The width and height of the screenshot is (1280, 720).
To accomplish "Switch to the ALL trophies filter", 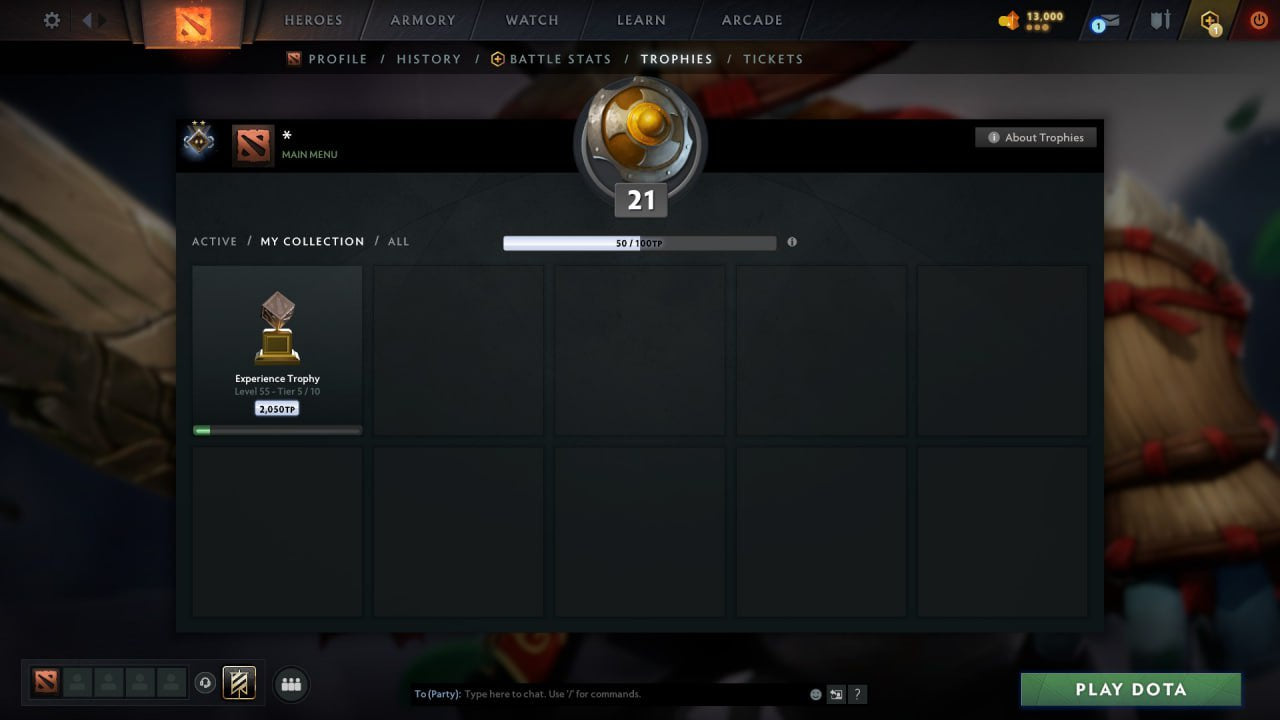I will 398,241.
